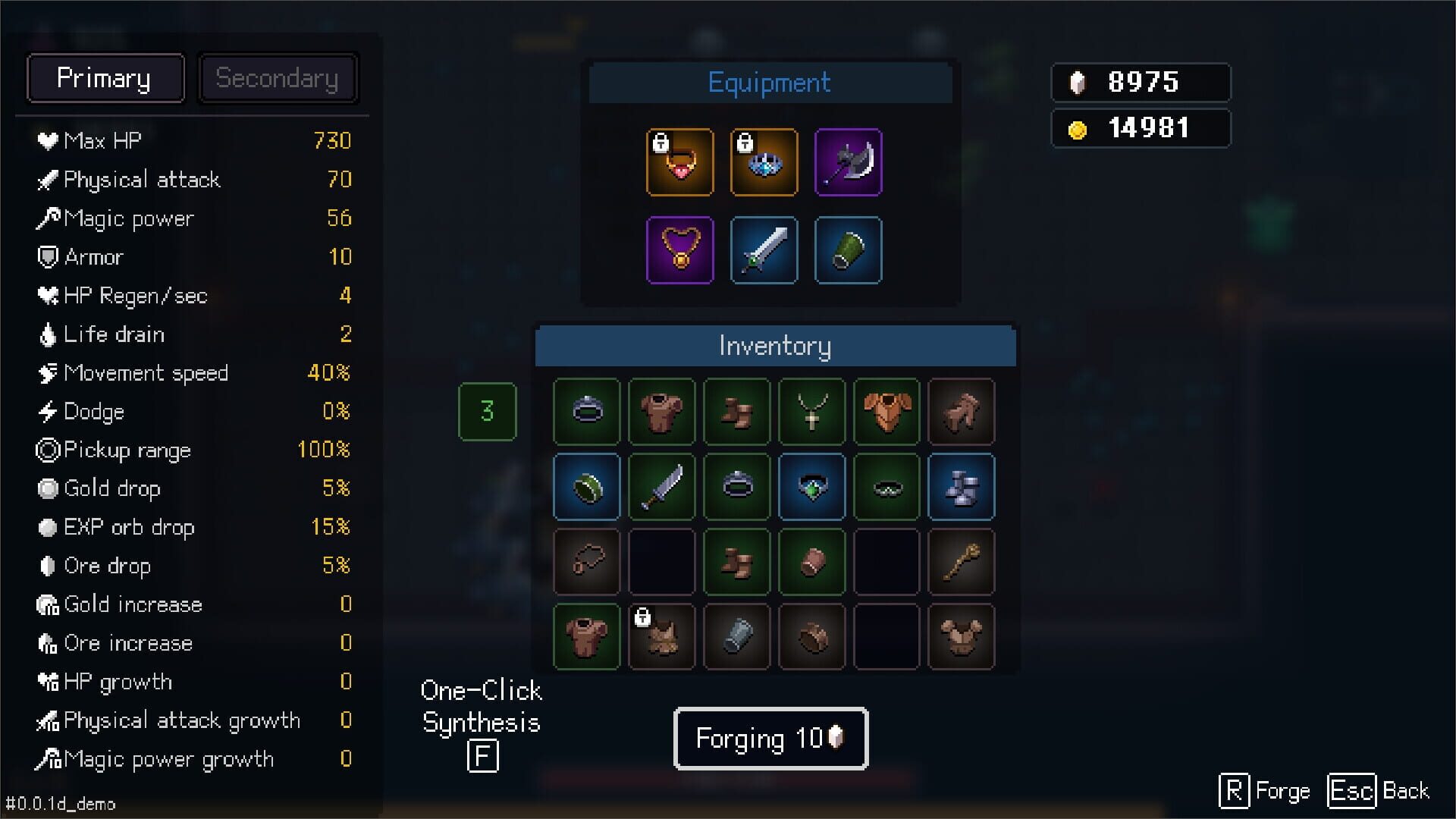Image resolution: width=1456 pixels, height=819 pixels.
Task: Select the golden scepter in the inventory
Action: pos(961,562)
